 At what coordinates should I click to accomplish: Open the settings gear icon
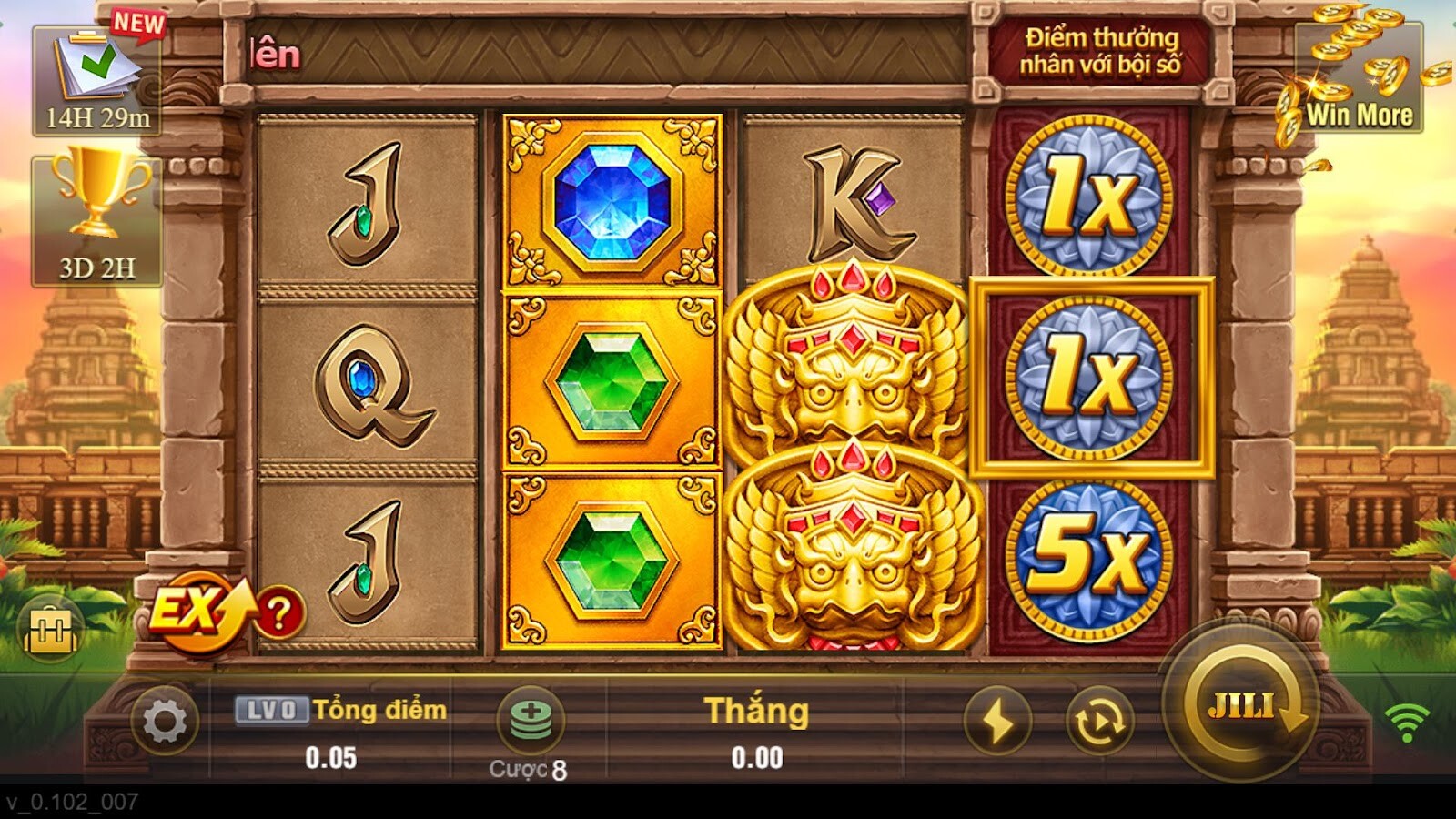point(164,719)
